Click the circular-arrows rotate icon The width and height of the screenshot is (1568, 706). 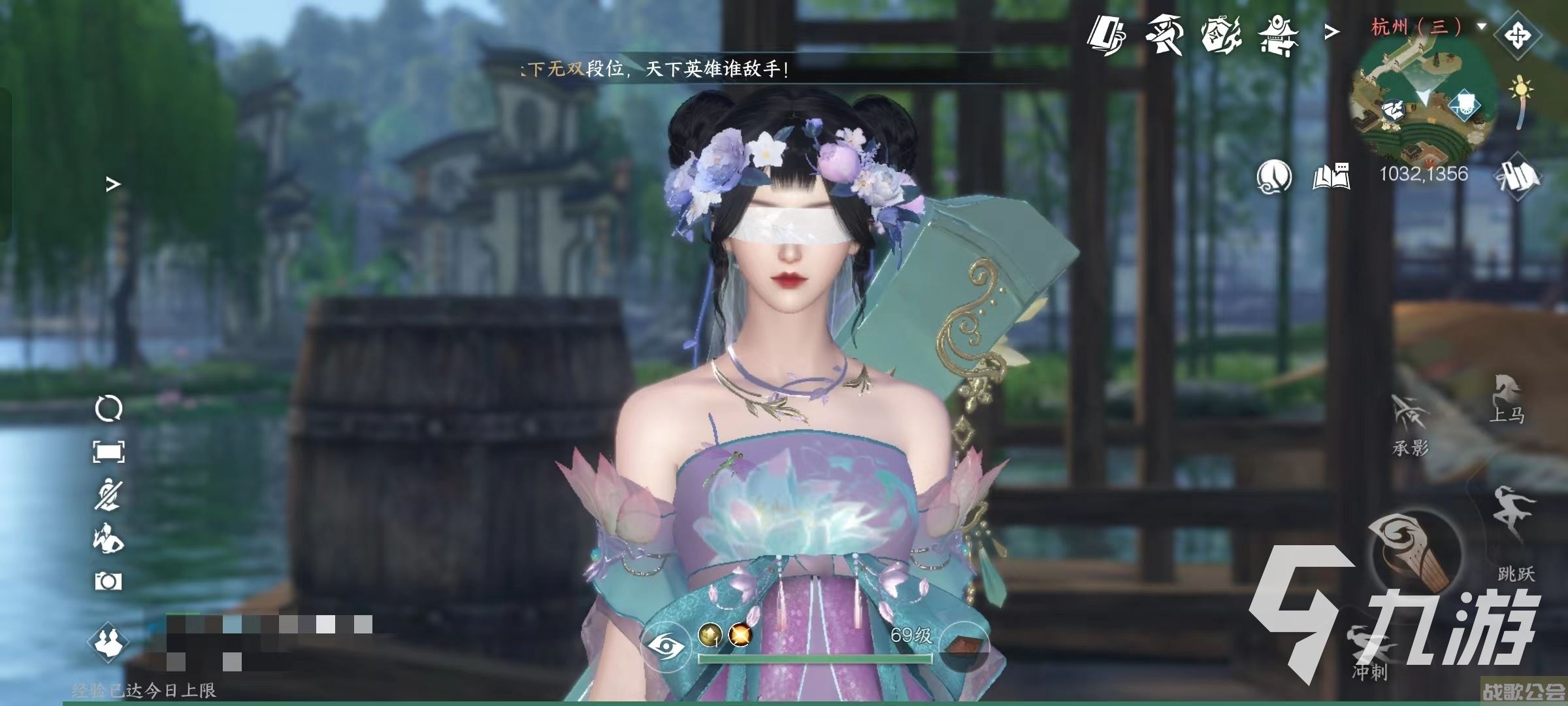coord(108,409)
